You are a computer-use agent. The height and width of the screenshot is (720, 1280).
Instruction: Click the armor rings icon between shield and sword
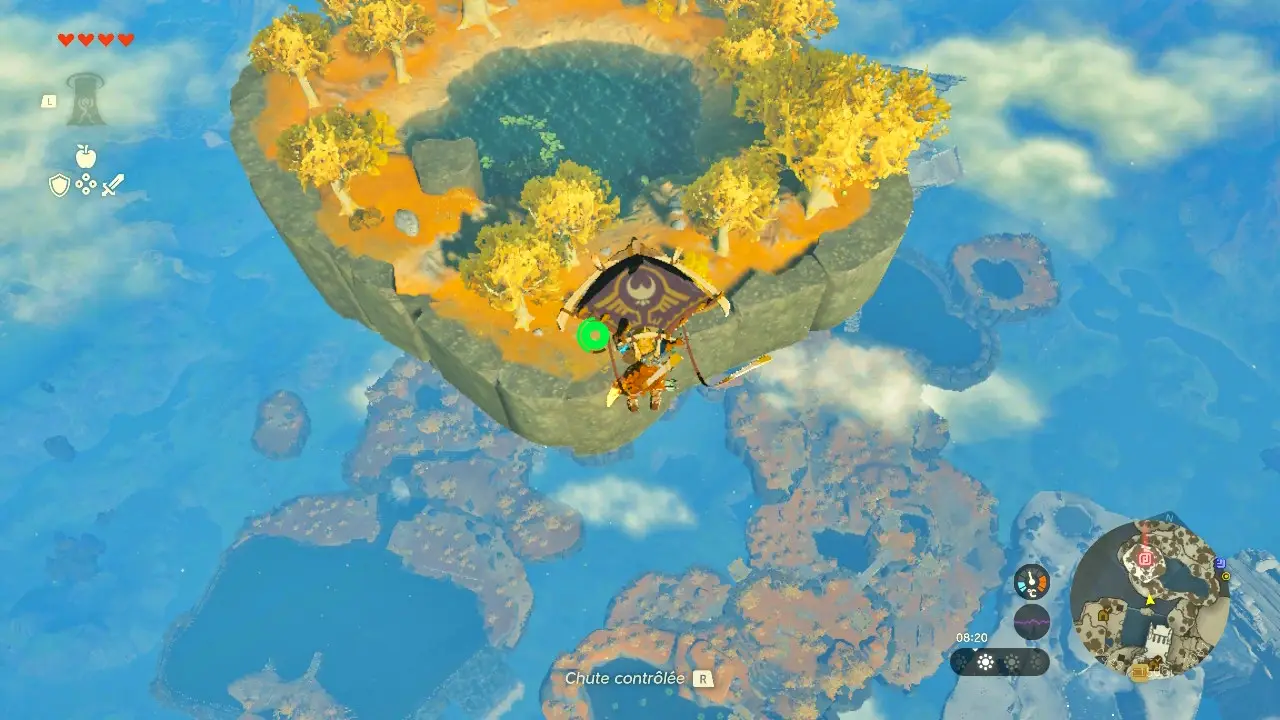point(86,185)
